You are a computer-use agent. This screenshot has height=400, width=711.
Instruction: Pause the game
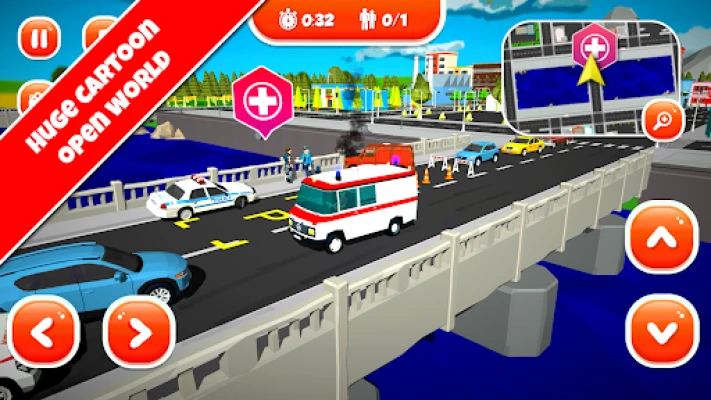[x=40, y=39]
